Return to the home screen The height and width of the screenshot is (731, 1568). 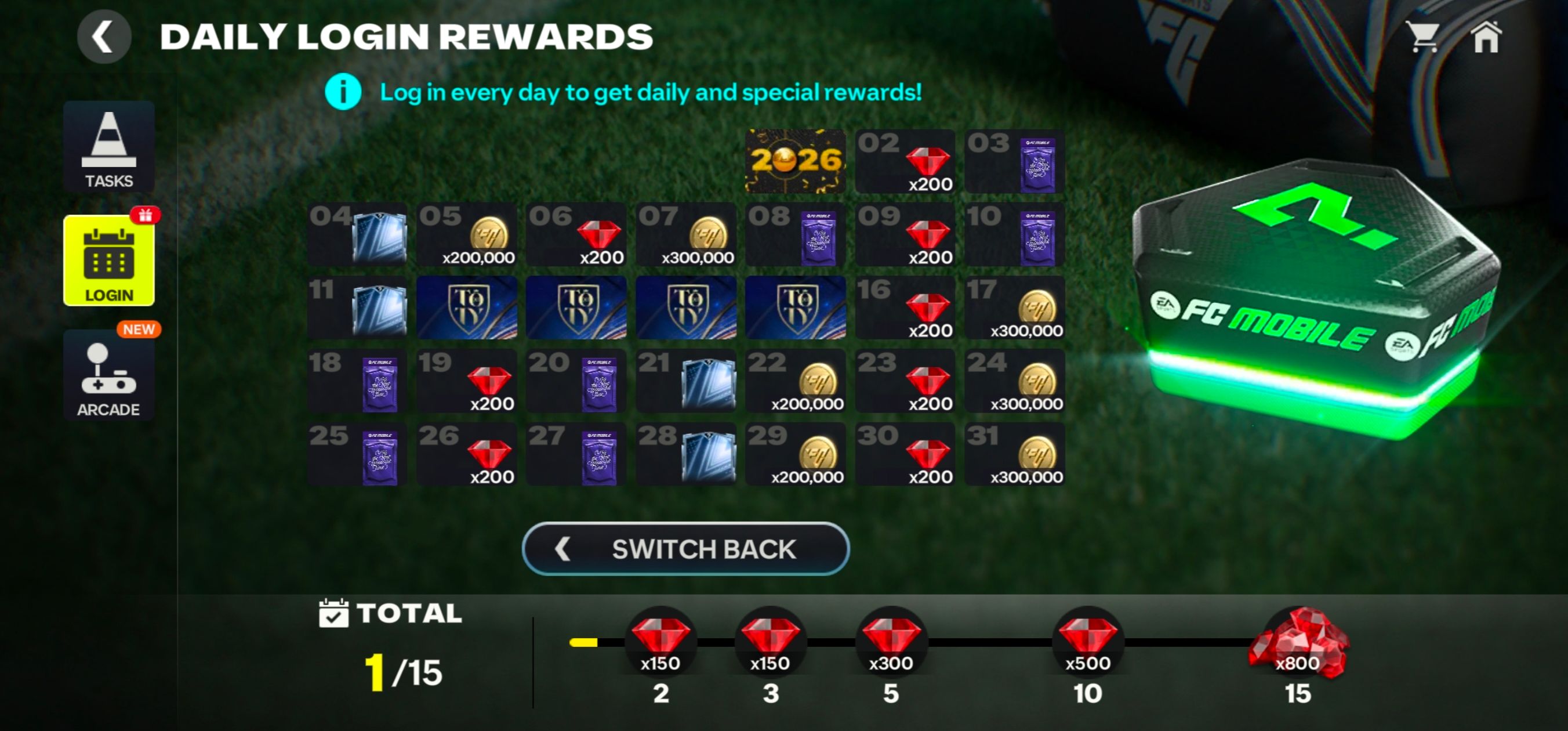tap(1486, 38)
